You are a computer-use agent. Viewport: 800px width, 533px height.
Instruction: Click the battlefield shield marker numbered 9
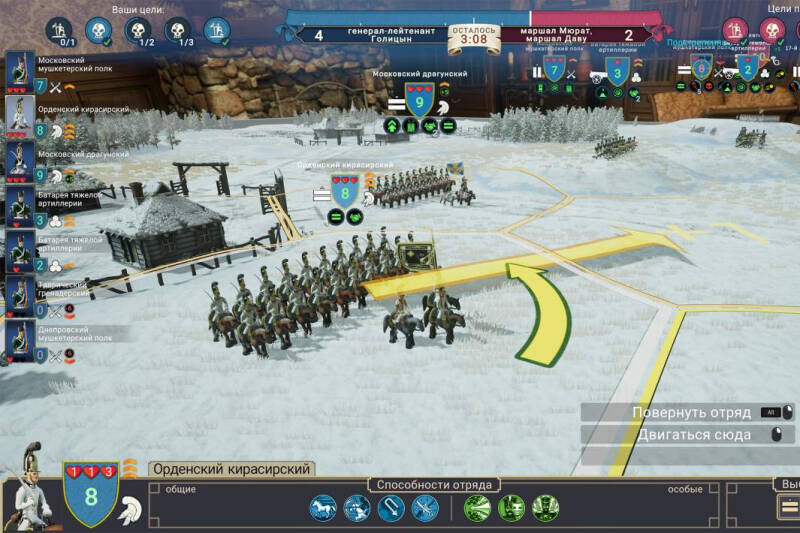(419, 100)
